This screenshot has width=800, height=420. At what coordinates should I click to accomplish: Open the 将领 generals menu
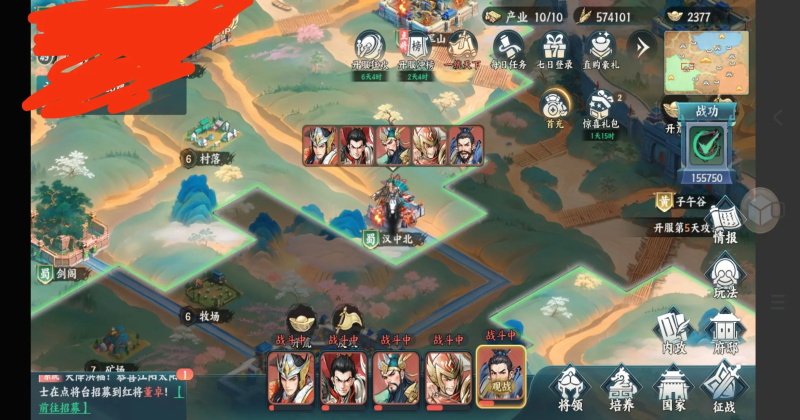(570, 388)
